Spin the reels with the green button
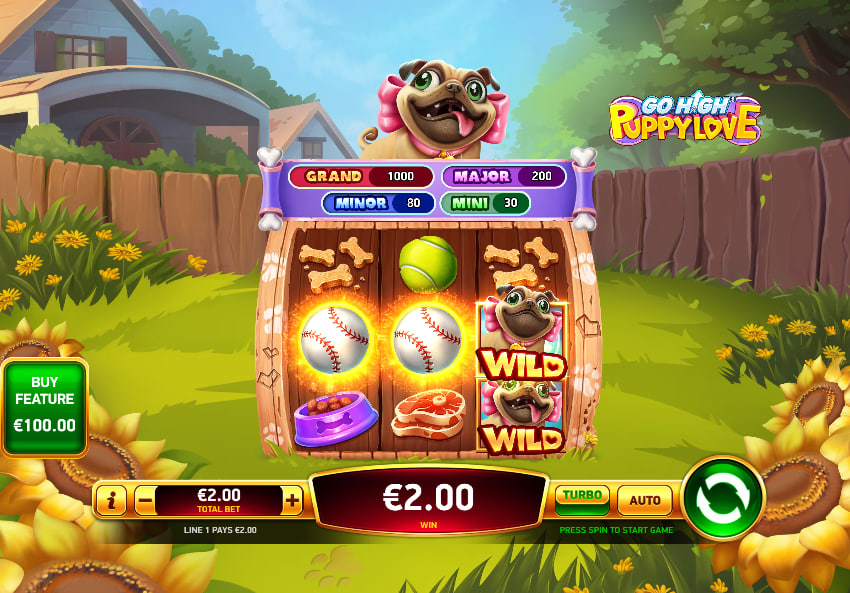This screenshot has height=593, width=850. [723, 498]
